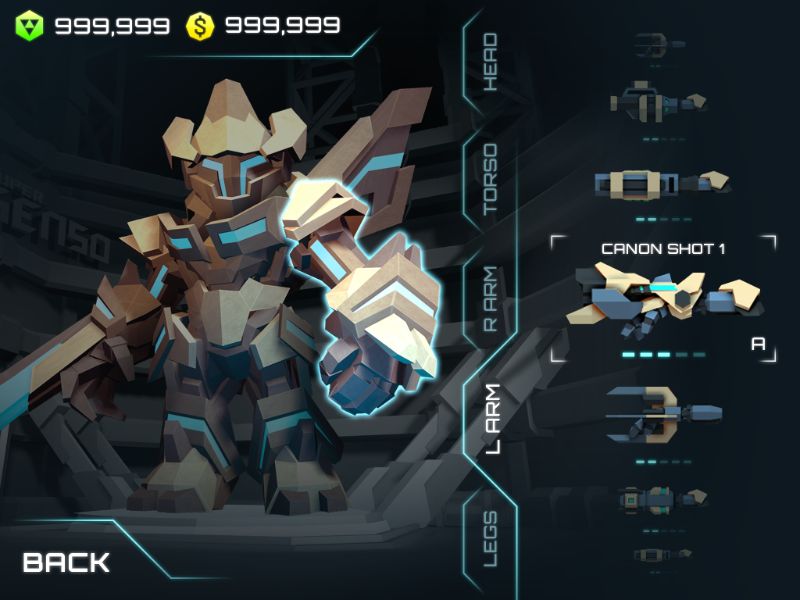This screenshot has width=800, height=600.
Task: Go back using the BACK button
Action: coord(66,563)
